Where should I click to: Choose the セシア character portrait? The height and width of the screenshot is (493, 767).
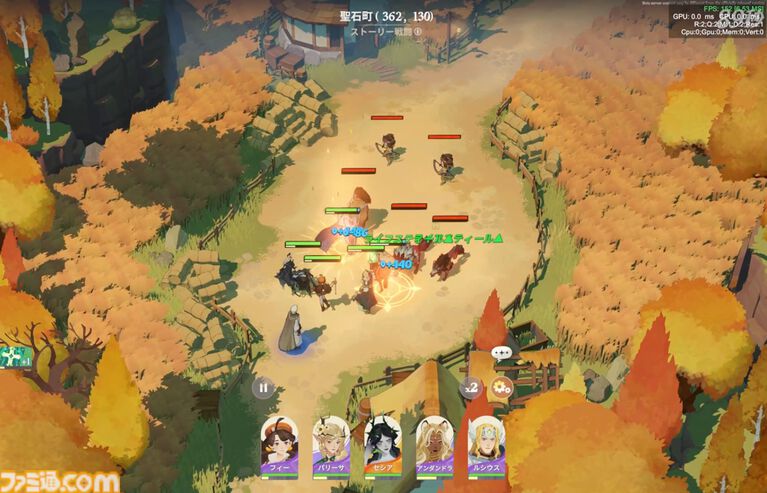pos(382,441)
